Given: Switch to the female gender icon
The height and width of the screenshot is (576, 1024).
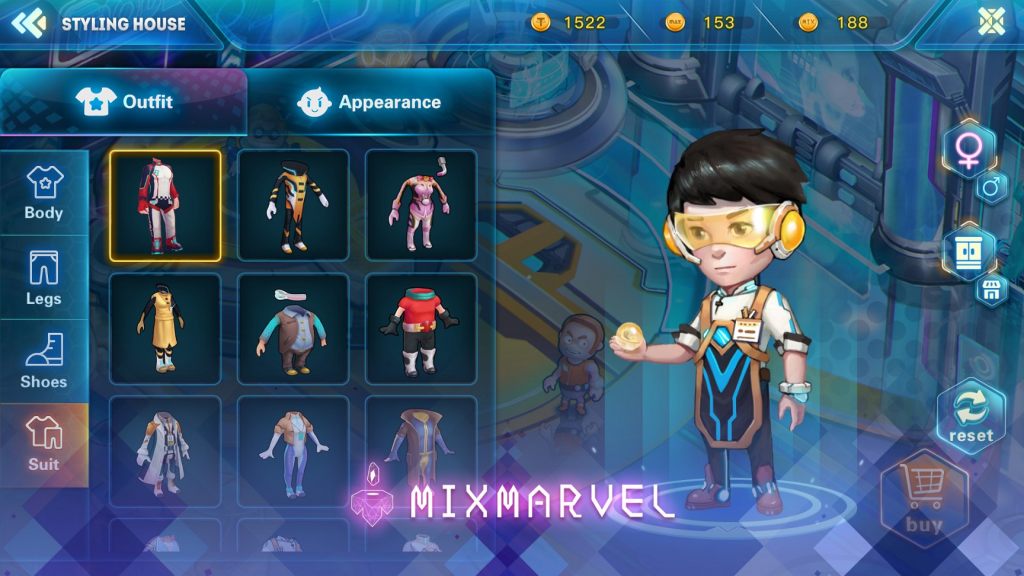Looking at the screenshot, I should click(967, 151).
